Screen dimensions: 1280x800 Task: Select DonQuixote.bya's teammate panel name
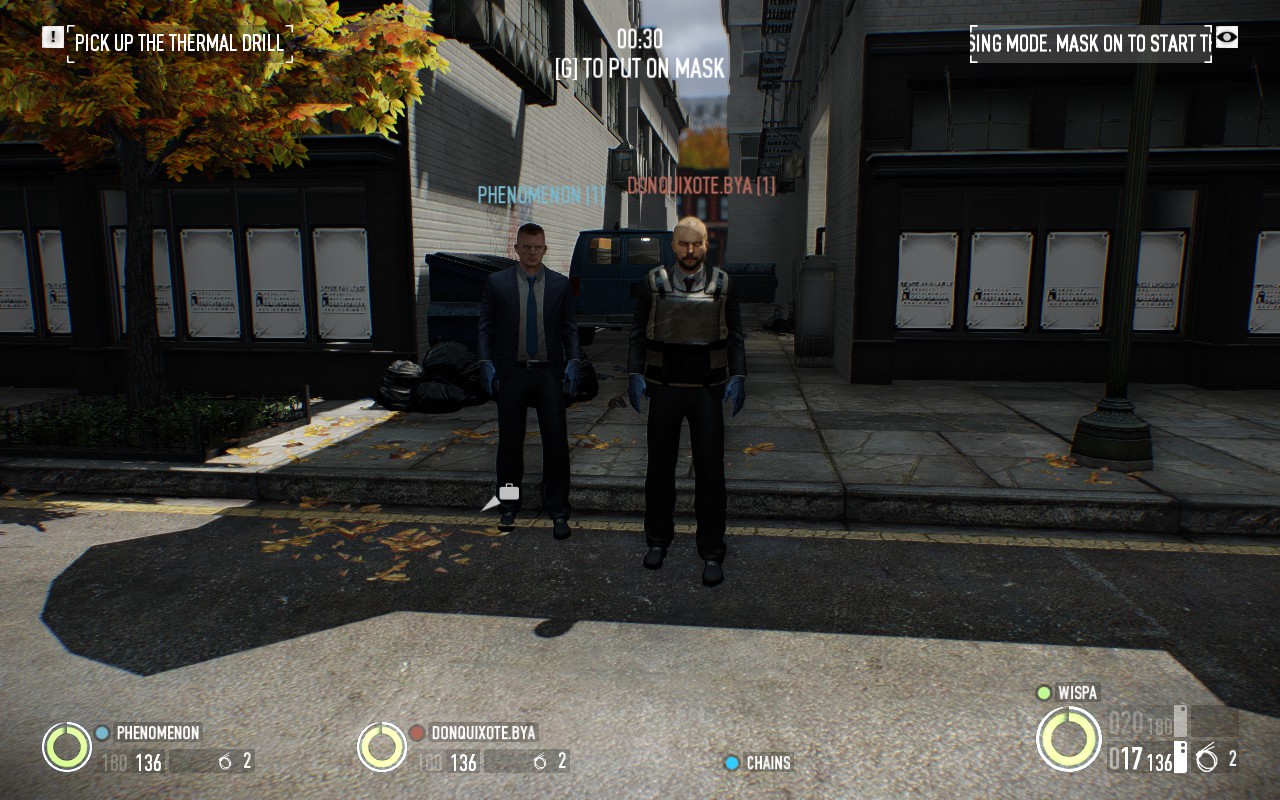point(483,732)
